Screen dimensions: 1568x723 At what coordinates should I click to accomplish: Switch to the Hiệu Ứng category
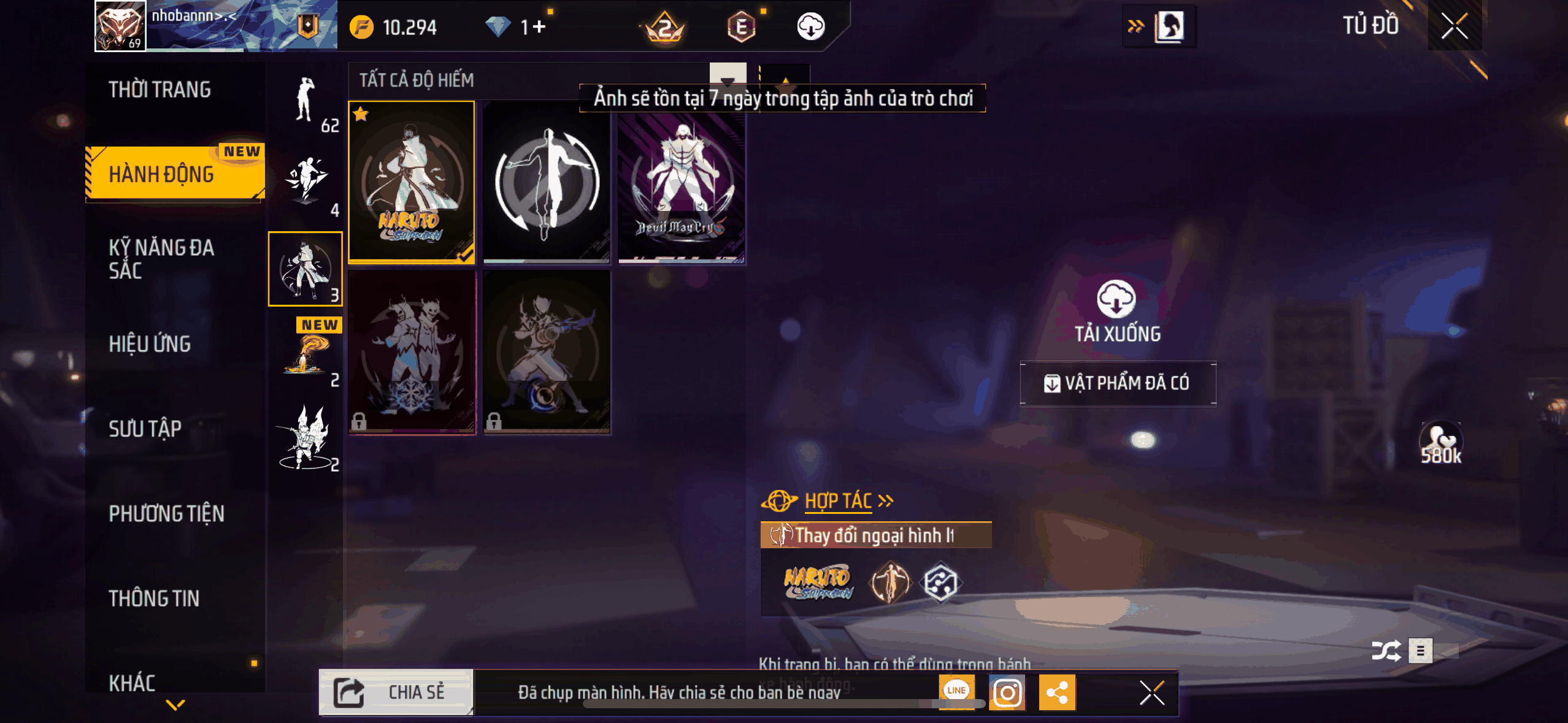tap(150, 344)
